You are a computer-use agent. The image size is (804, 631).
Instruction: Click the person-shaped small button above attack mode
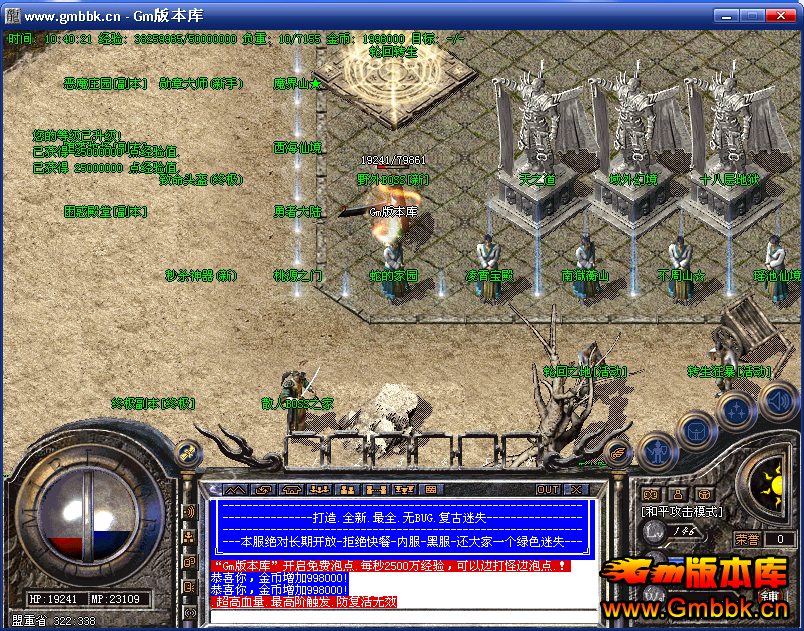click(677, 493)
